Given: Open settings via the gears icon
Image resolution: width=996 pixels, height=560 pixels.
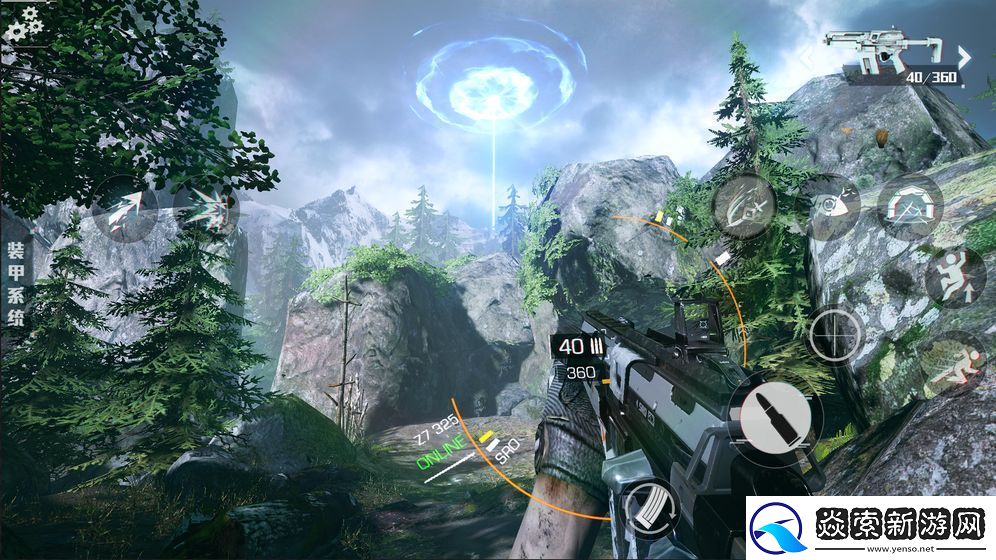Looking at the screenshot, I should (x=21, y=22).
